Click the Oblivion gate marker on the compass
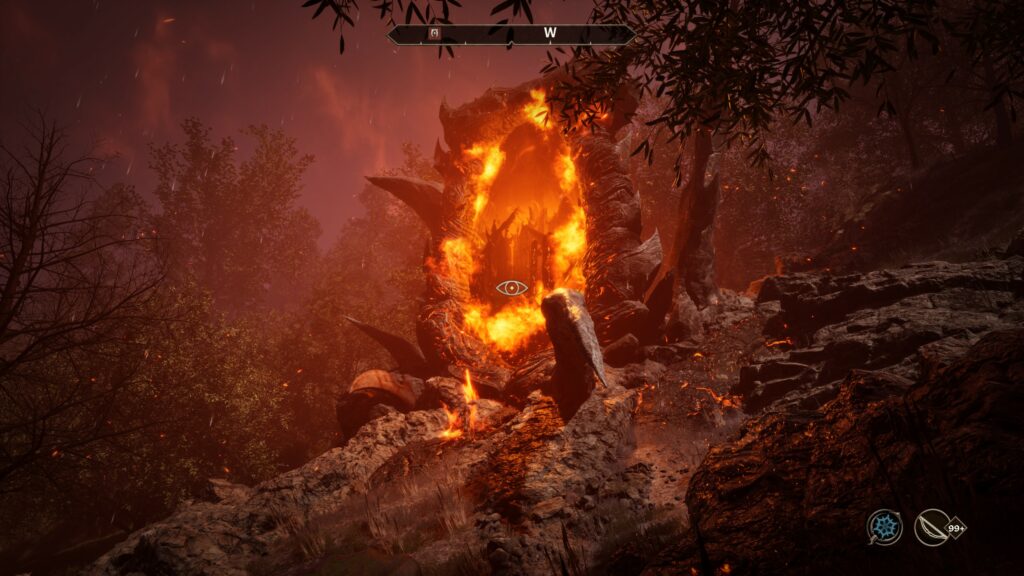This screenshot has height=576, width=1024. [x=434, y=33]
